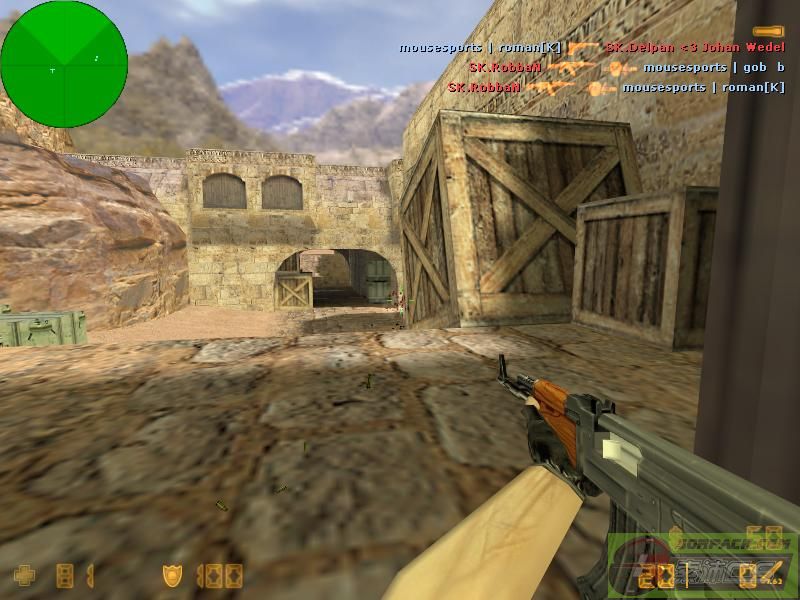Click the green radar minimap
800x600 pixels.
click(64, 64)
